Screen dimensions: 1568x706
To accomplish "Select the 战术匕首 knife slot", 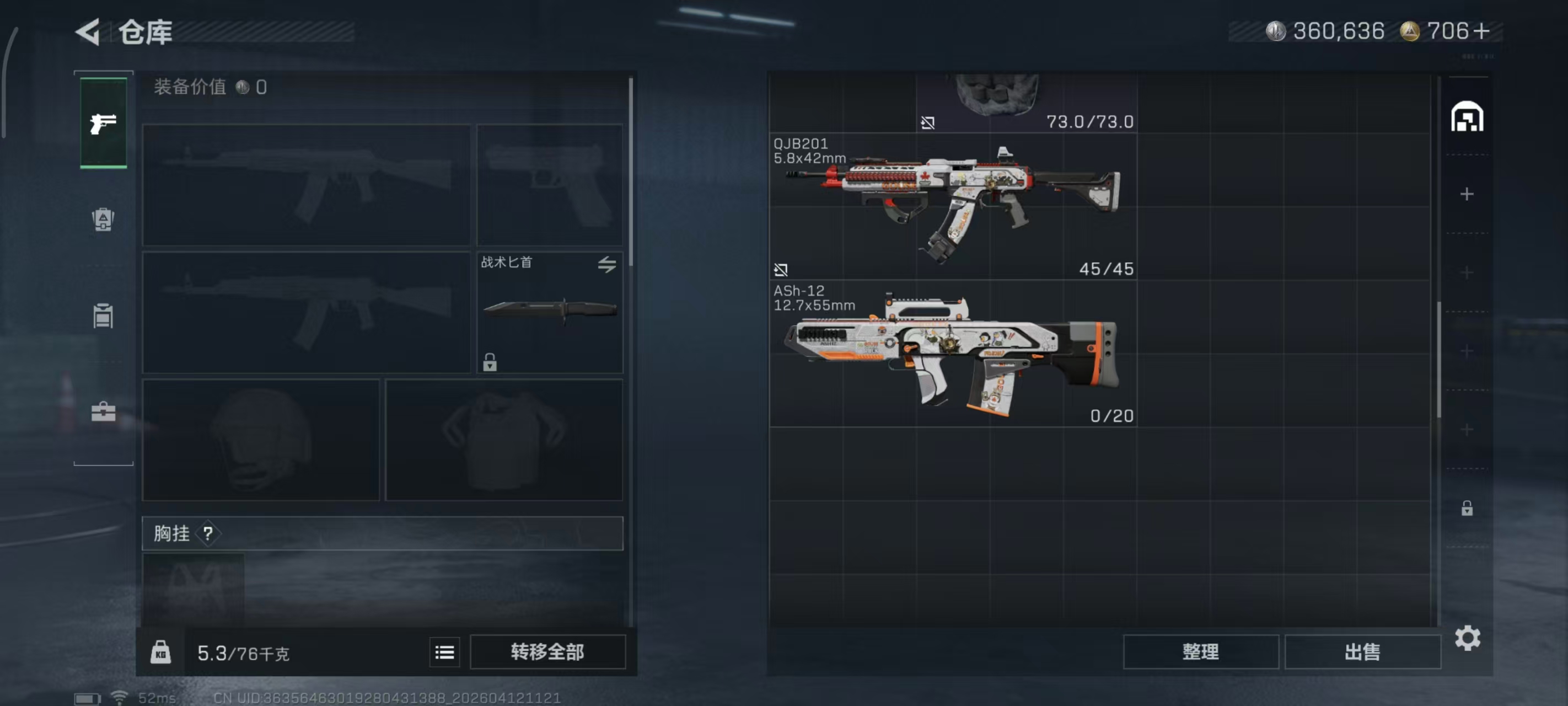I will tap(549, 311).
